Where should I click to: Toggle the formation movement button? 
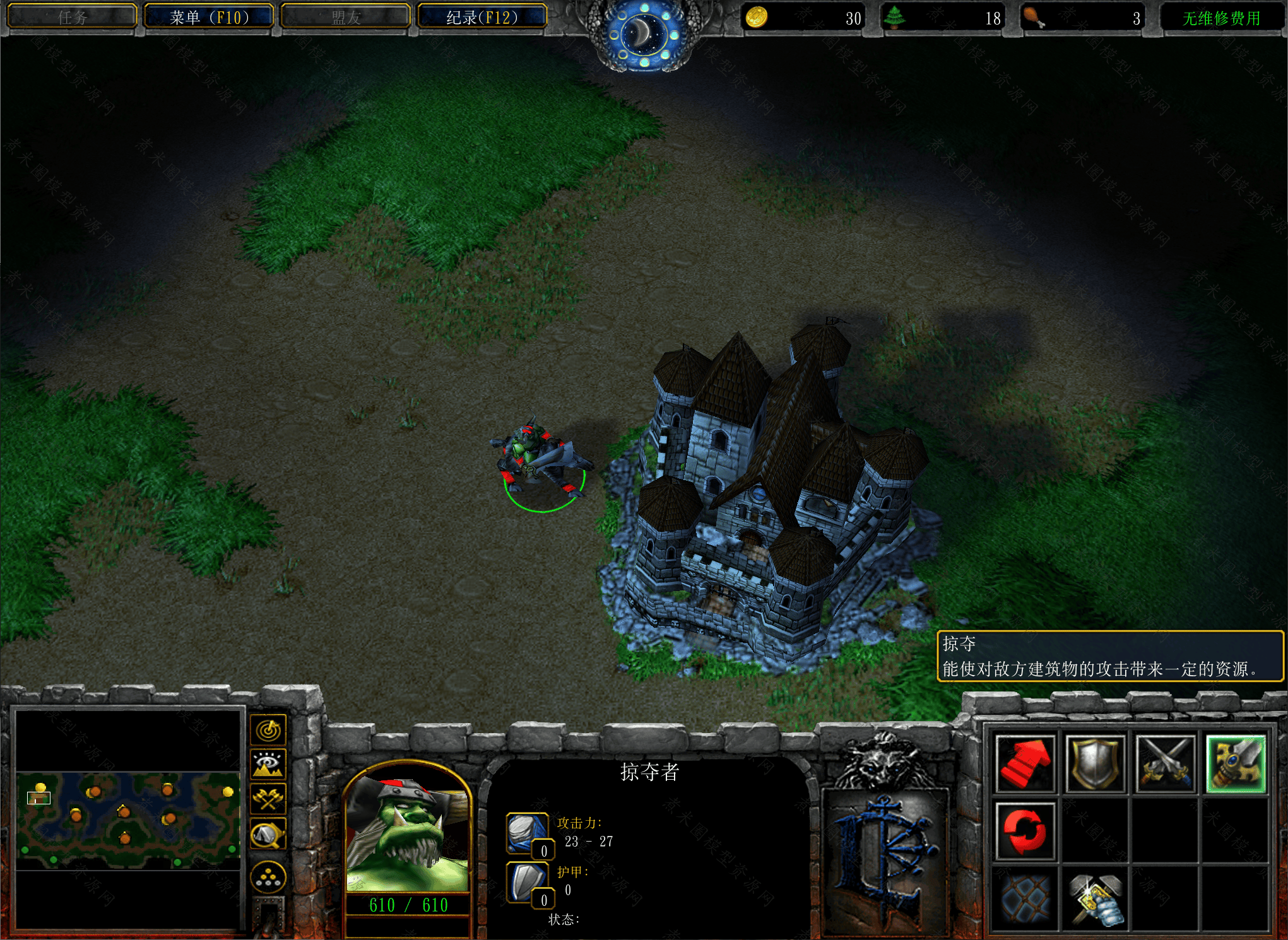pos(269,878)
